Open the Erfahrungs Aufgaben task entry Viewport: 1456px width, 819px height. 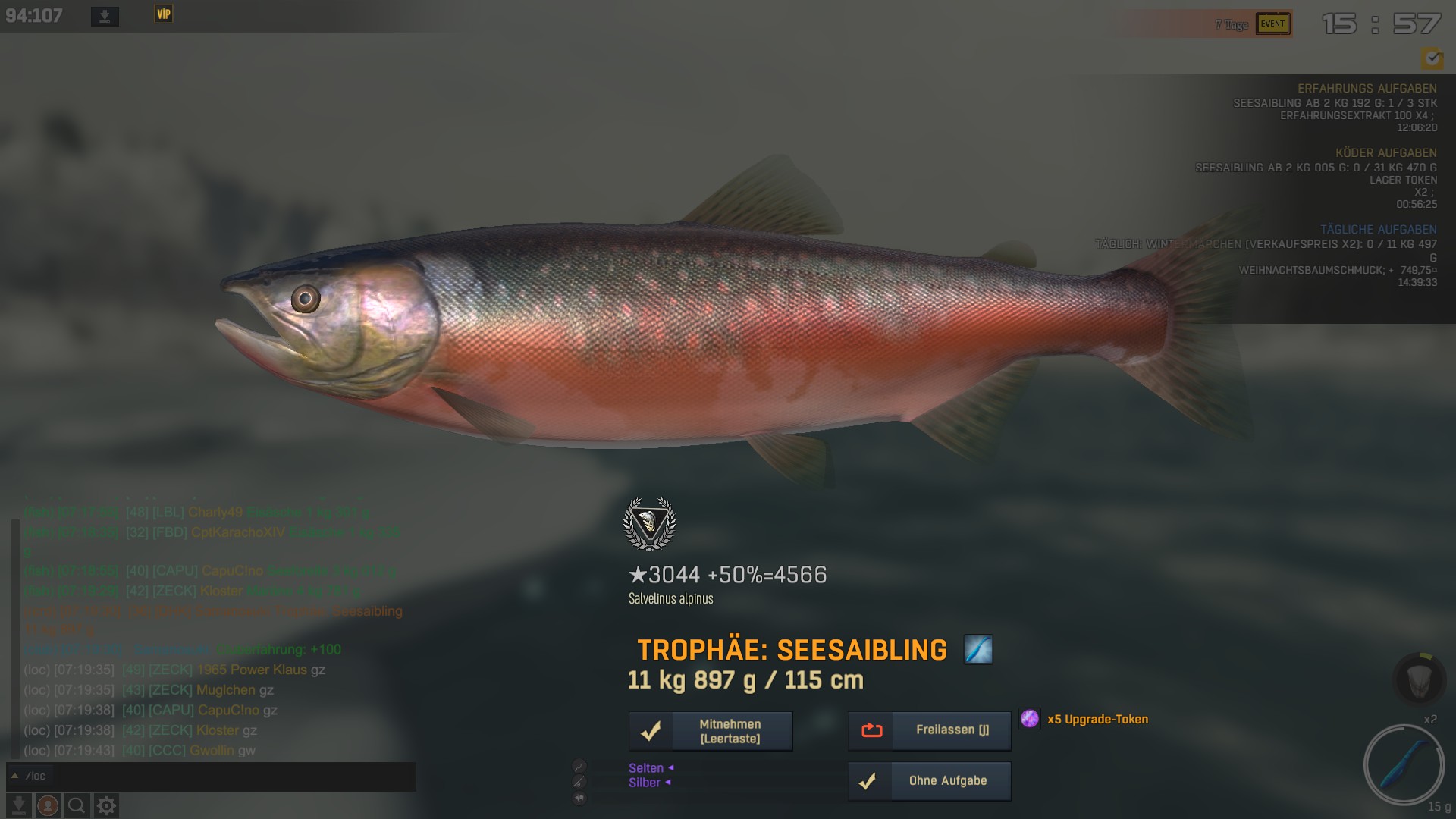[1367, 89]
